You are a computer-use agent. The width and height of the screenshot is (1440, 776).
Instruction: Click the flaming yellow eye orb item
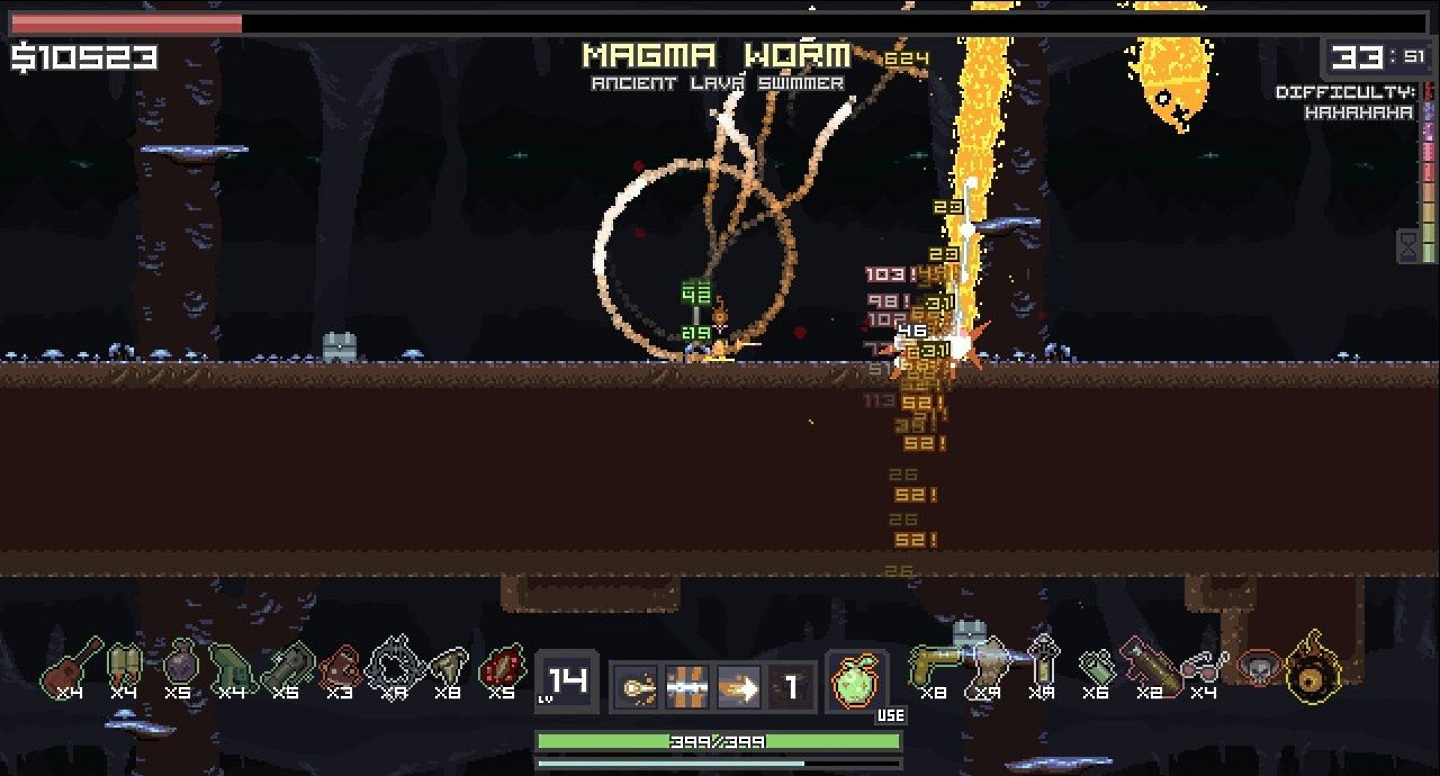tap(1313, 667)
